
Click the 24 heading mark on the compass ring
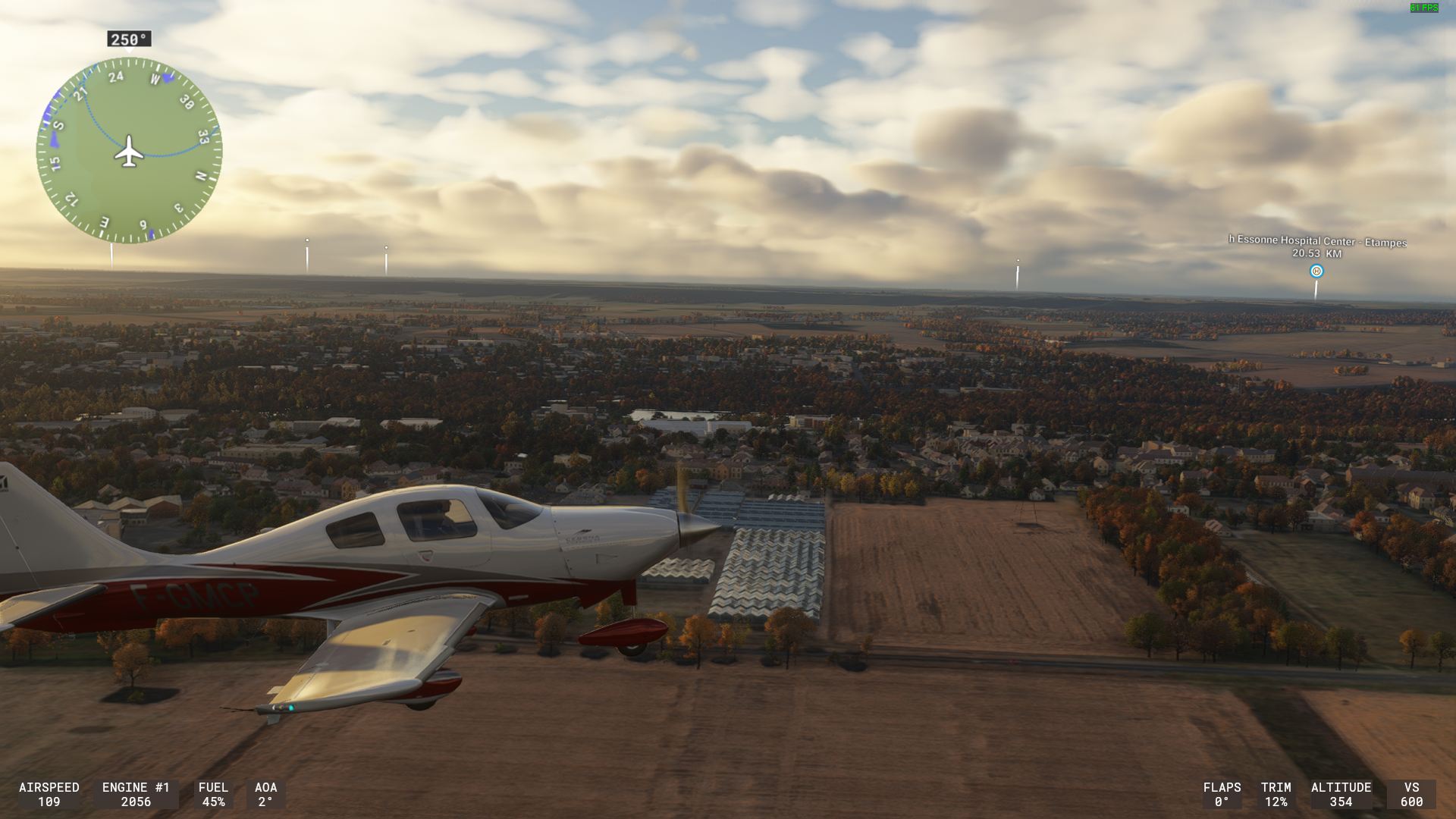pyautogui.click(x=115, y=79)
